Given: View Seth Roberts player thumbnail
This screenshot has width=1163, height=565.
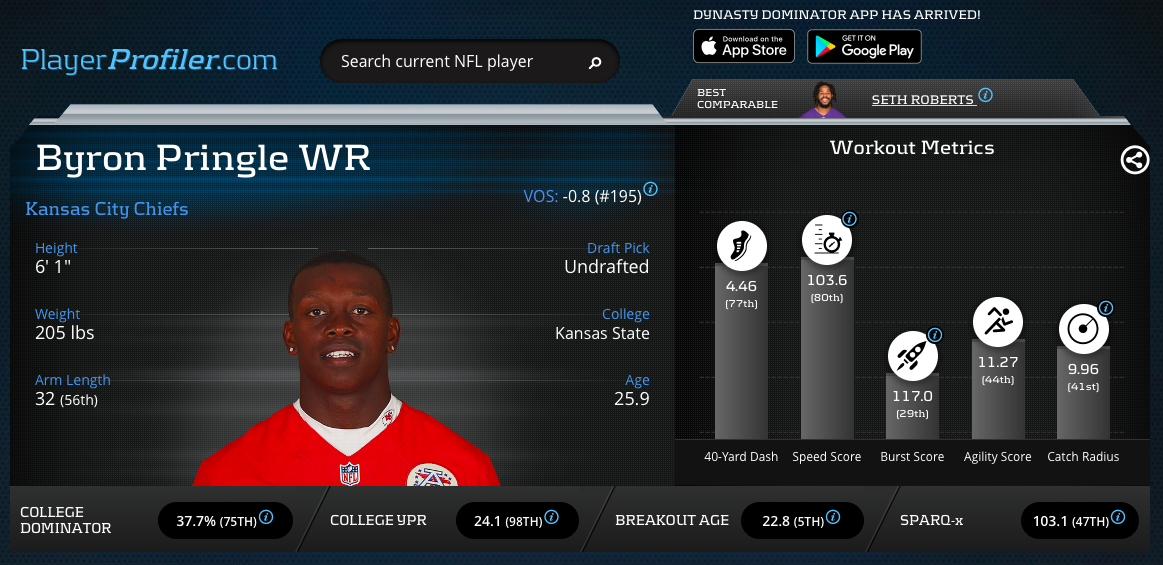Looking at the screenshot, I should click(x=823, y=99).
